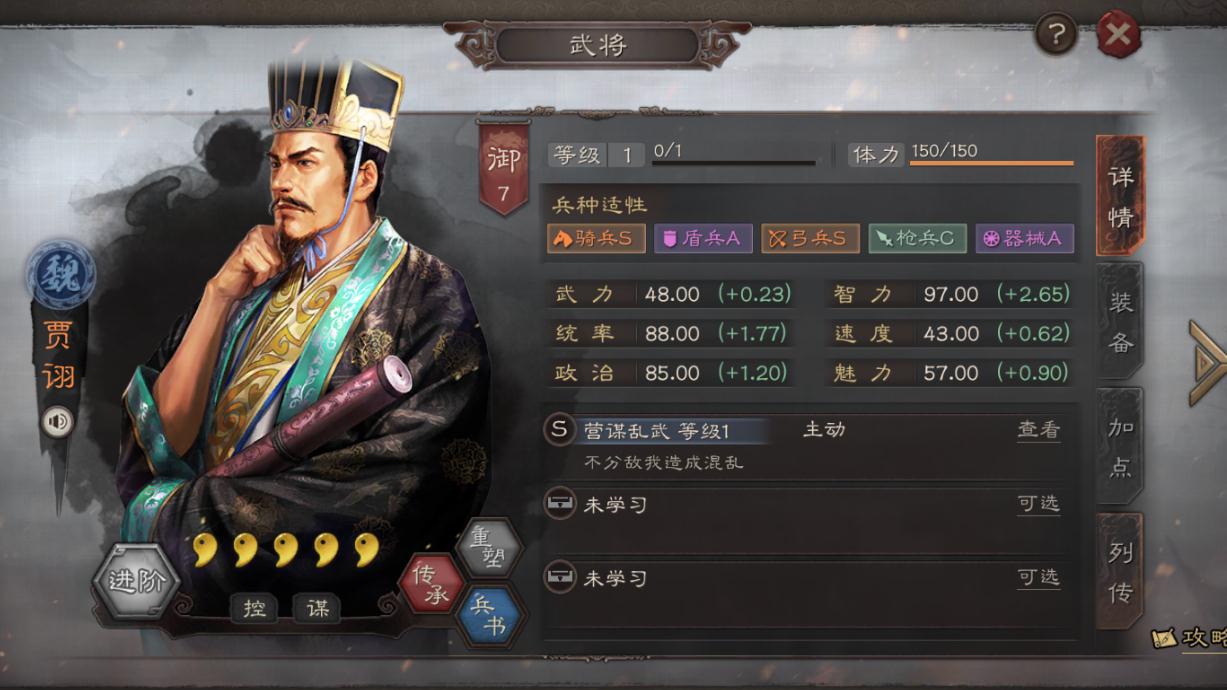Tap the 盾兵A shield troop tag
Screen dimensions: 1227x690
point(703,239)
